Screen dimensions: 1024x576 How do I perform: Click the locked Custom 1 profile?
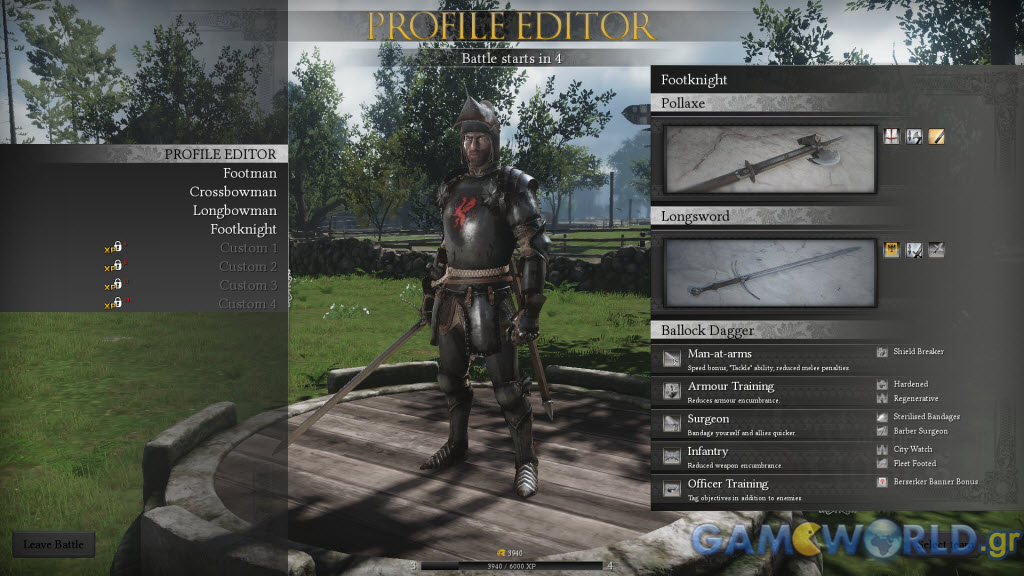click(248, 248)
